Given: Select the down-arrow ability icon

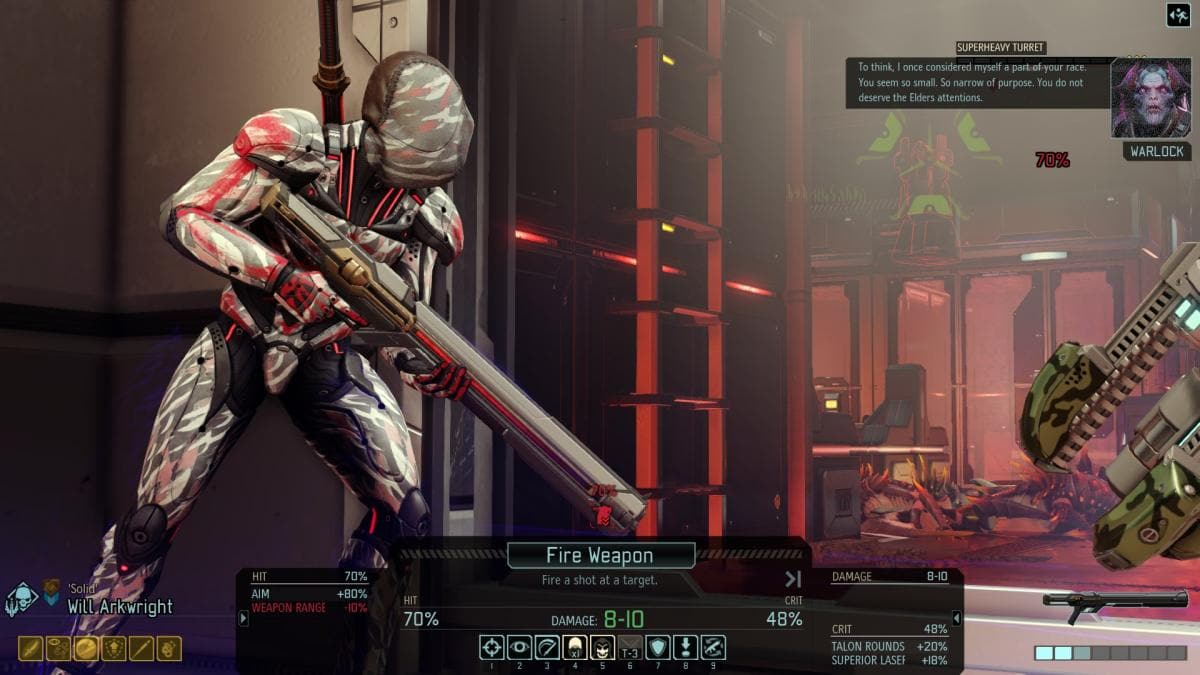Looking at the screenshot, I should click(x=685, y=648).
